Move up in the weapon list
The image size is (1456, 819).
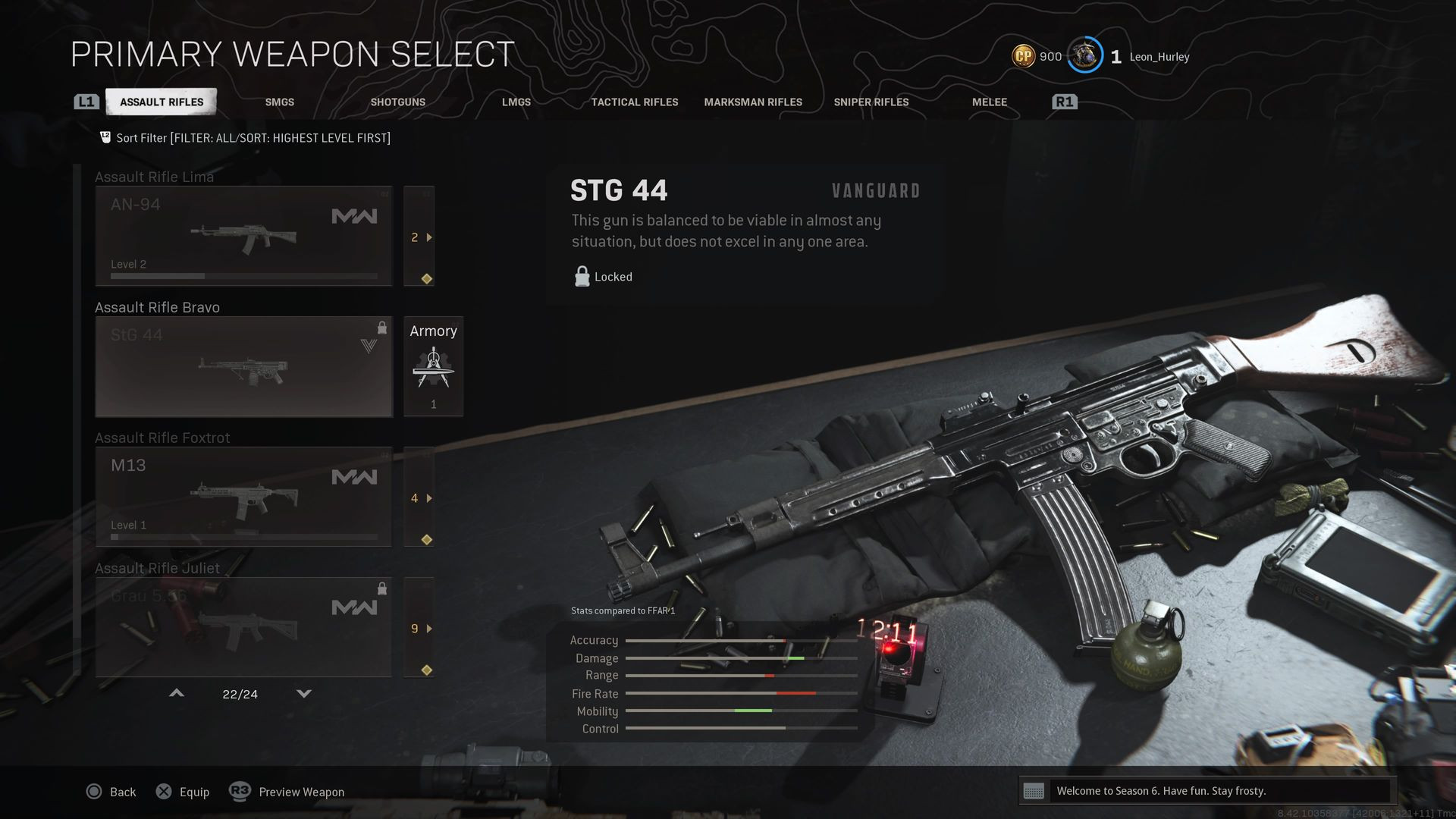(x=177, y=693)
